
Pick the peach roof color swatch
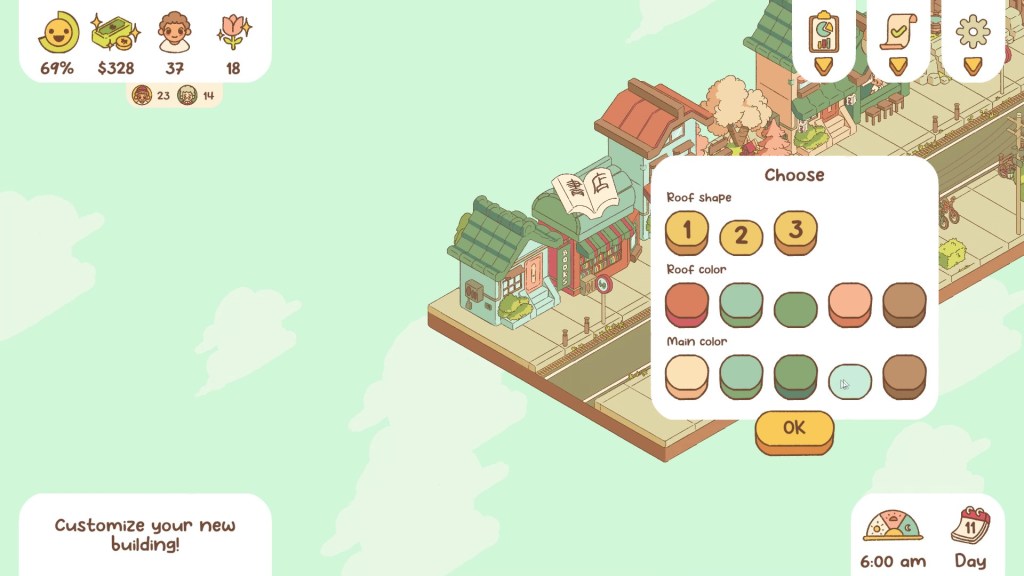(850, 303)
